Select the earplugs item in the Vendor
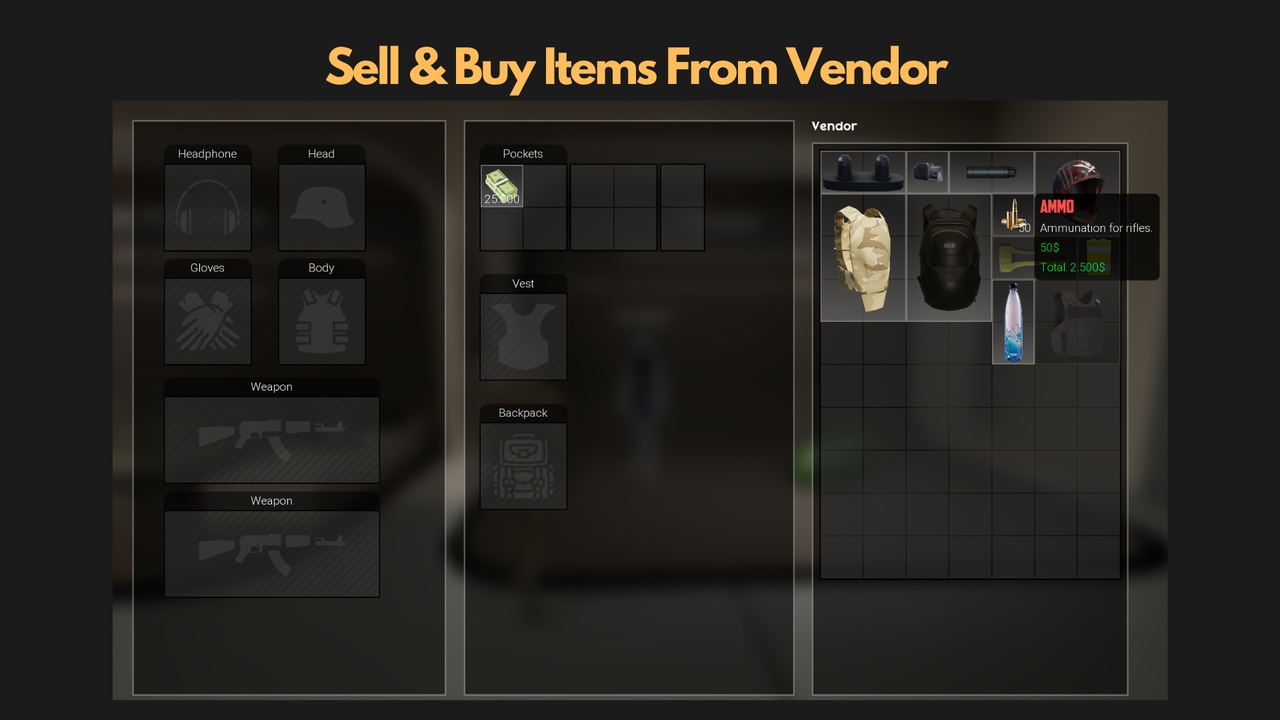 click(x=862, y=172)
